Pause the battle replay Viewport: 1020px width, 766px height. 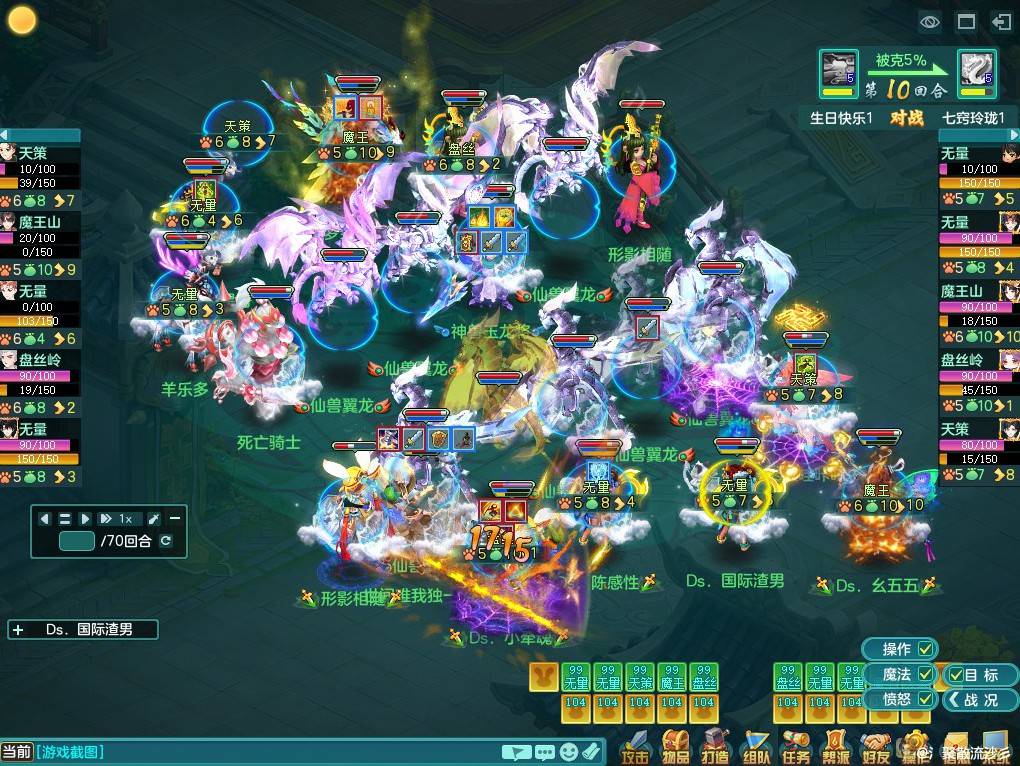[65, 519]
